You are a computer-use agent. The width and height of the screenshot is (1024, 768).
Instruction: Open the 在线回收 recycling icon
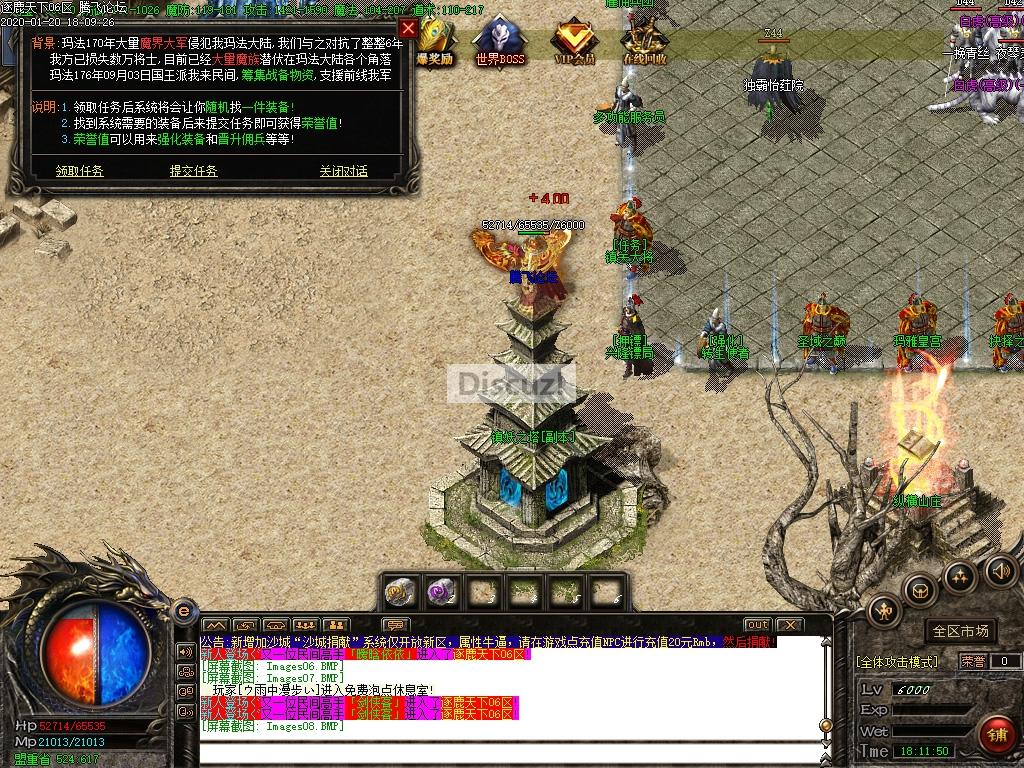(645, 40)
